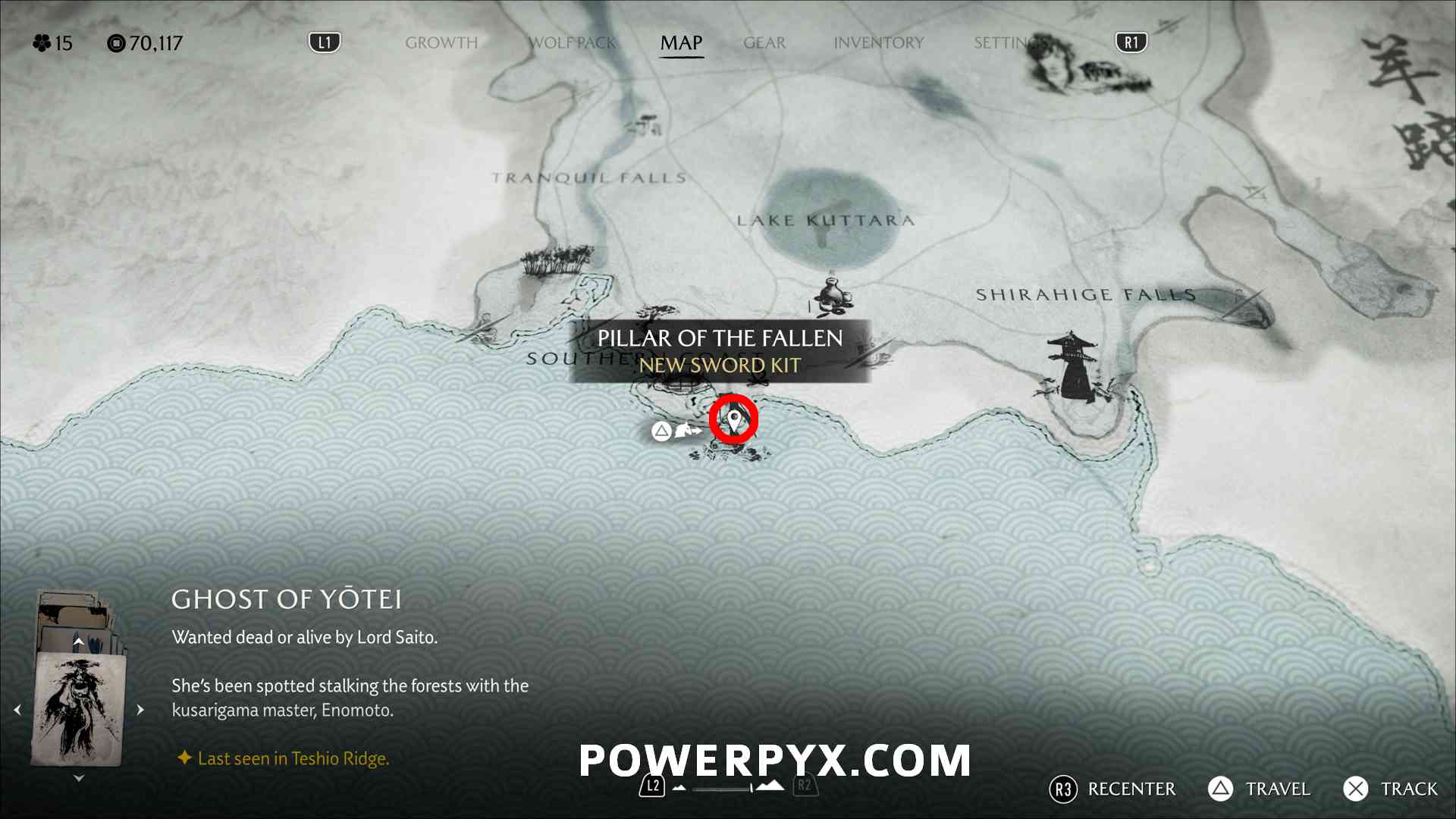Image resolution: width=1456 pixels, height=819 pixels.
Task: Select the Ghost of Yōtei wanted poster card
Action: click(x=78, y=710)
